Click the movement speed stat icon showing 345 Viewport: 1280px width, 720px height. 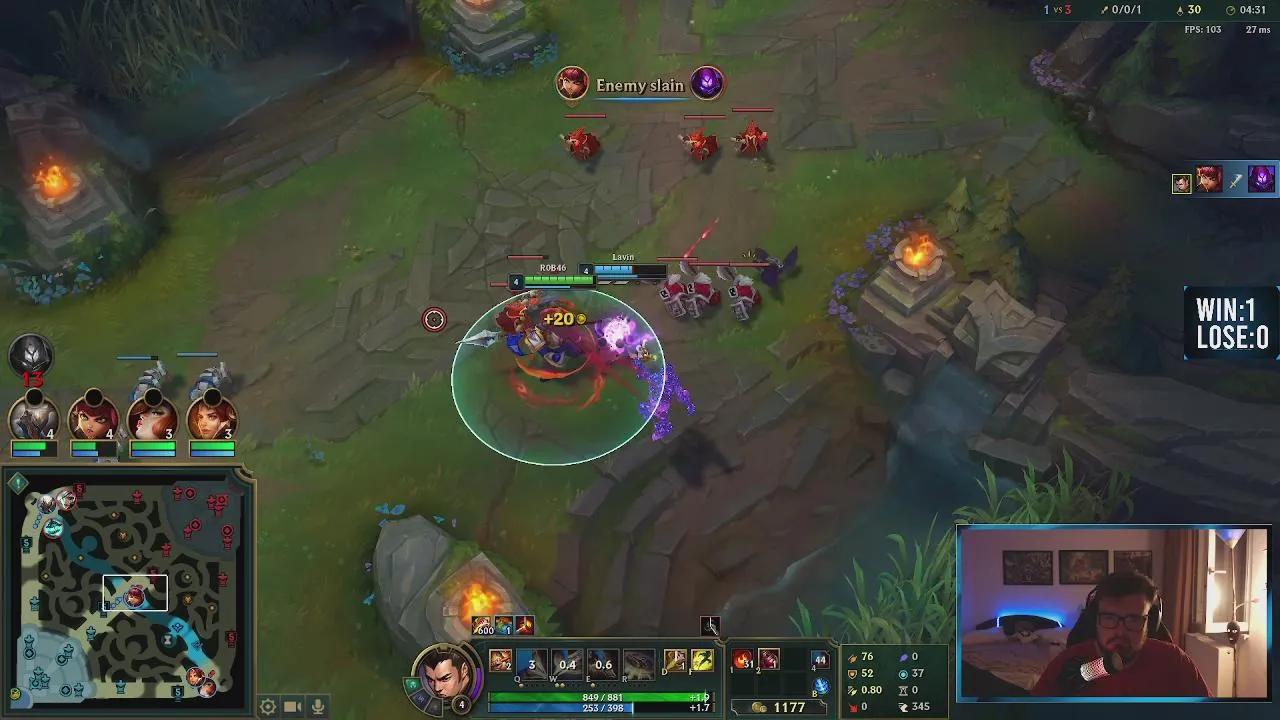pos(904,707)
